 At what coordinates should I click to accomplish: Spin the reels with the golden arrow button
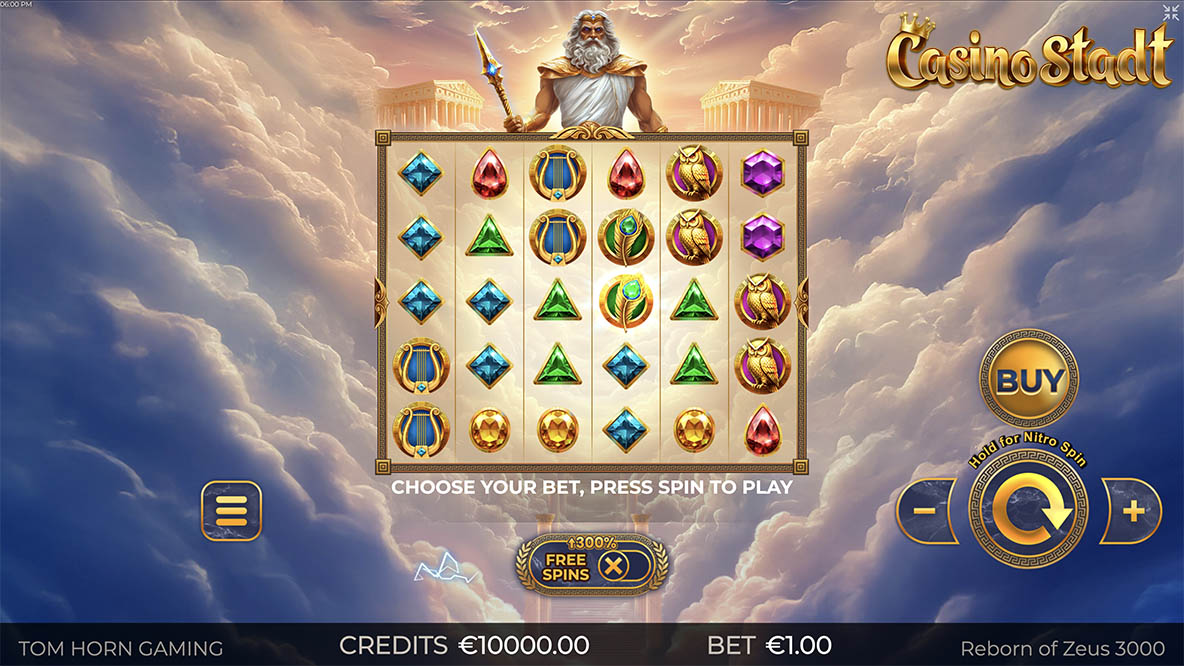1028,511
